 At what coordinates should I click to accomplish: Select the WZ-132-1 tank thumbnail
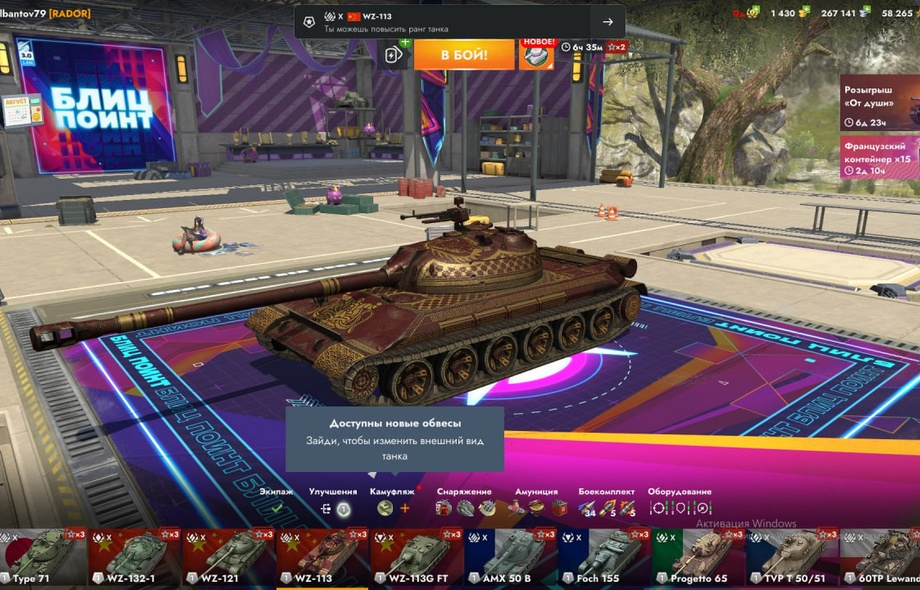point(134,557)
